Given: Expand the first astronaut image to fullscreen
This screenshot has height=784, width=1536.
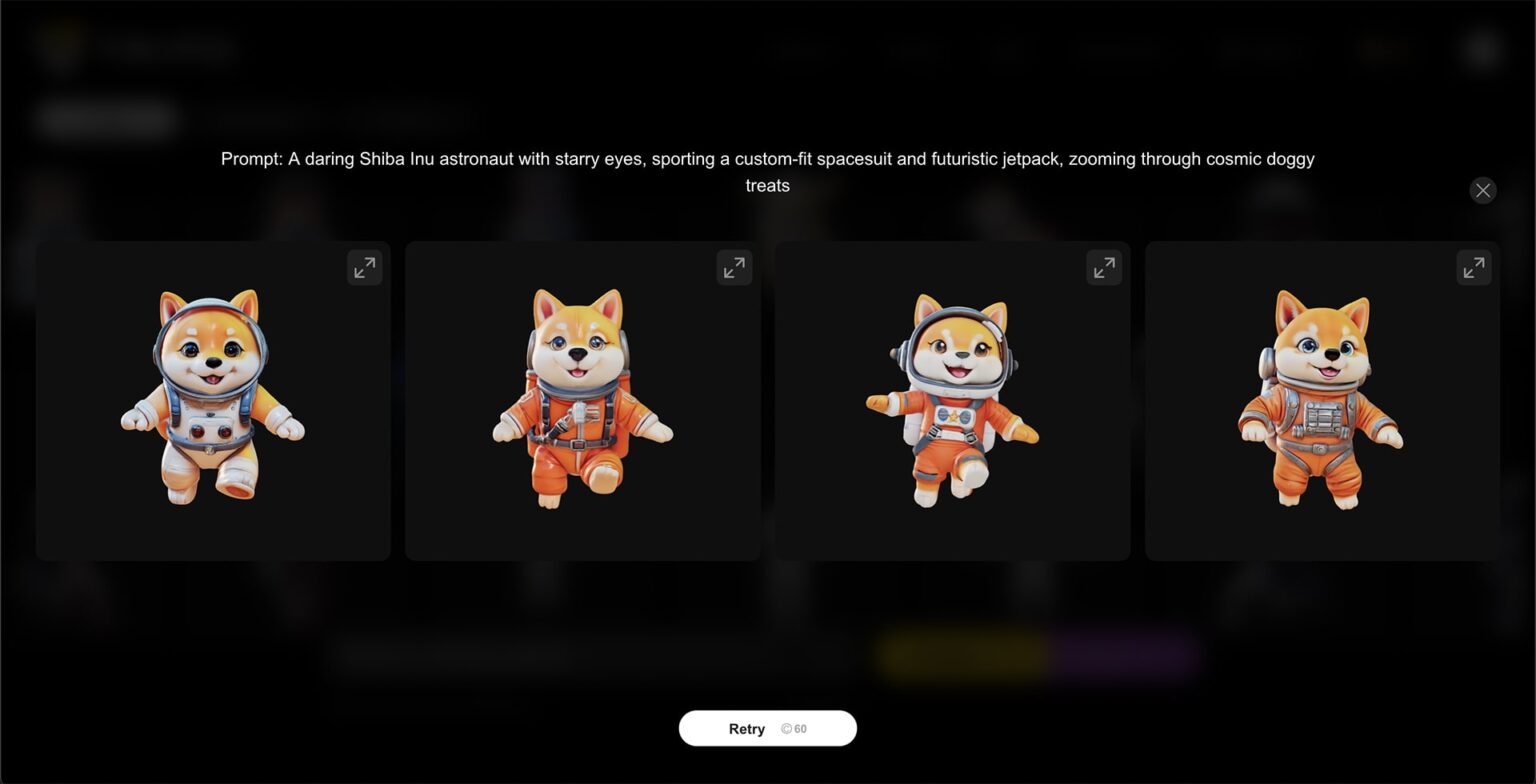Looking at the screenshot, I should click(365, 267).
